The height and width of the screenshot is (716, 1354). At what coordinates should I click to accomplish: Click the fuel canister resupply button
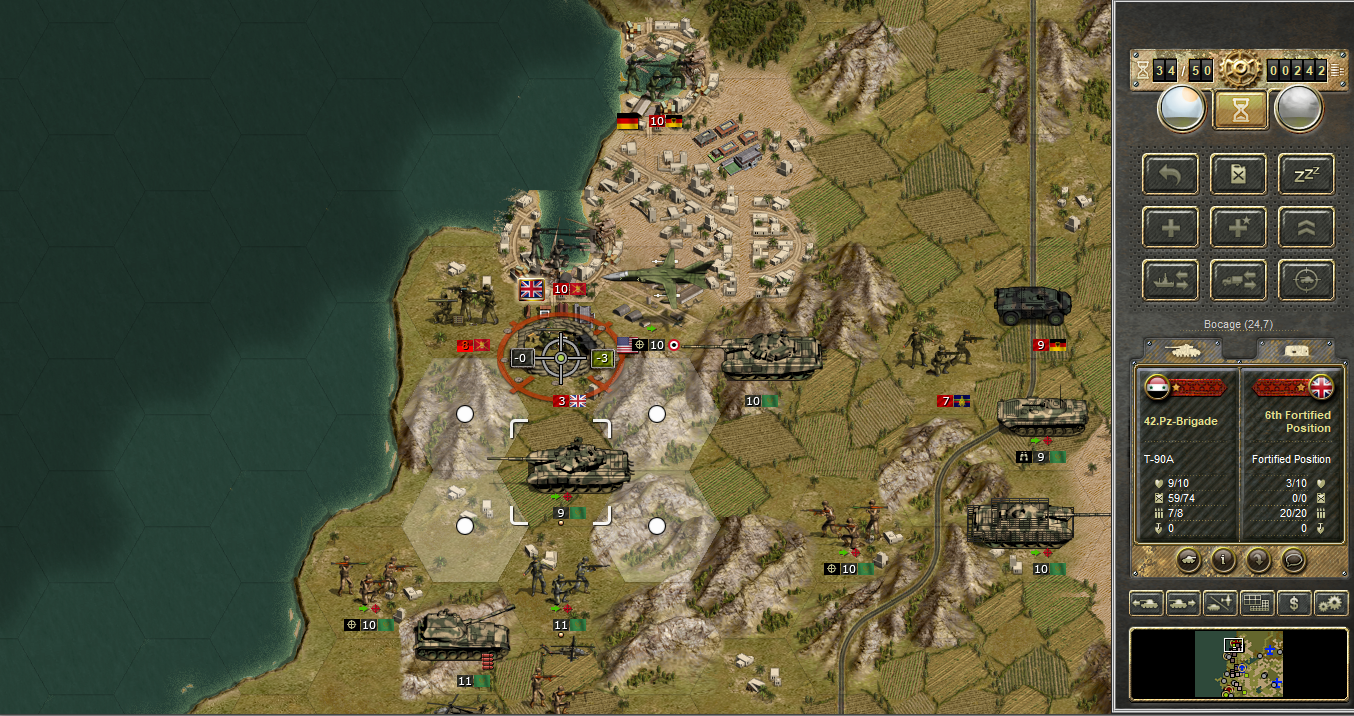[x=1238, y=174]
